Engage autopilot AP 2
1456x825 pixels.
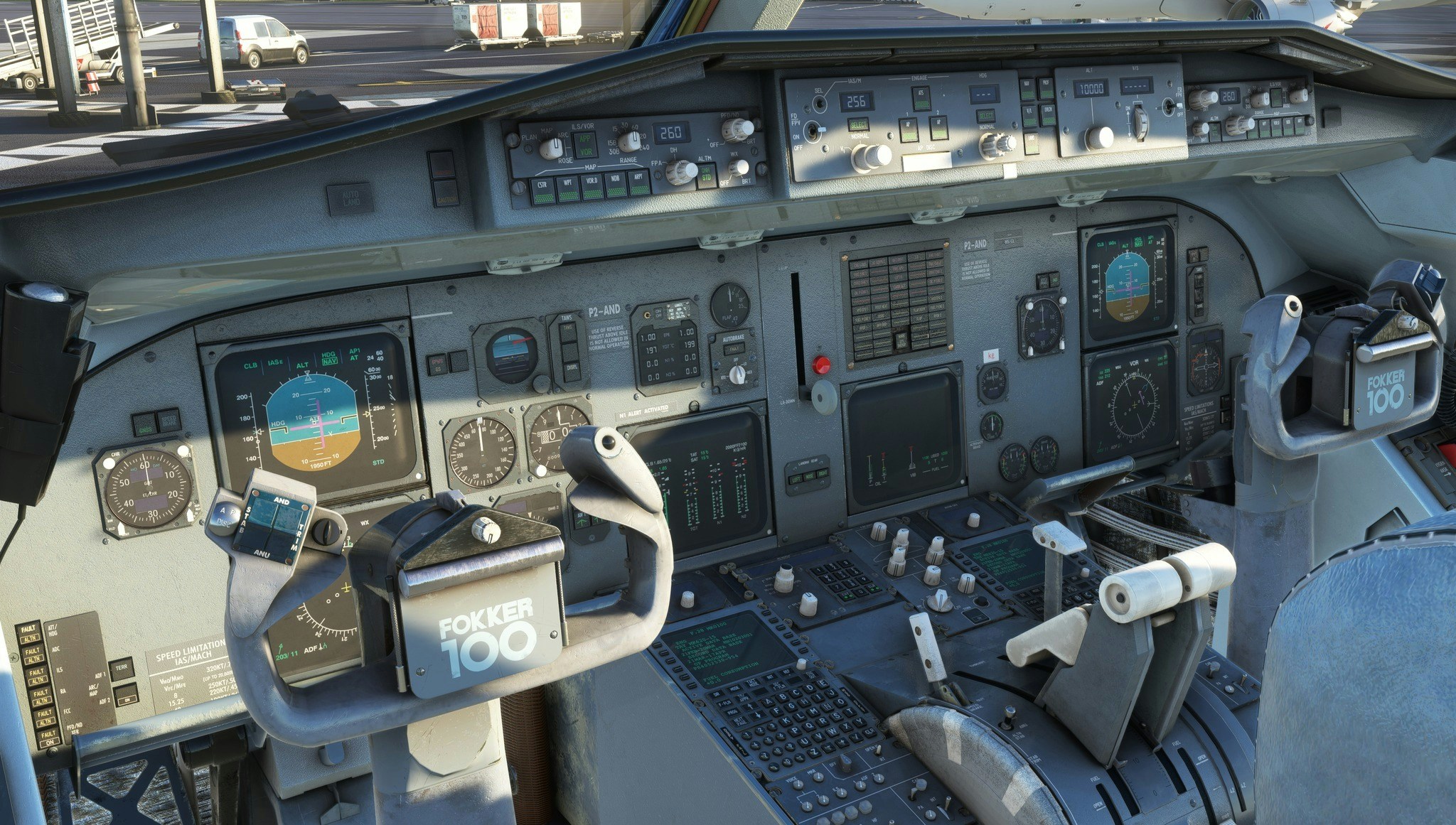click(938, 128)
